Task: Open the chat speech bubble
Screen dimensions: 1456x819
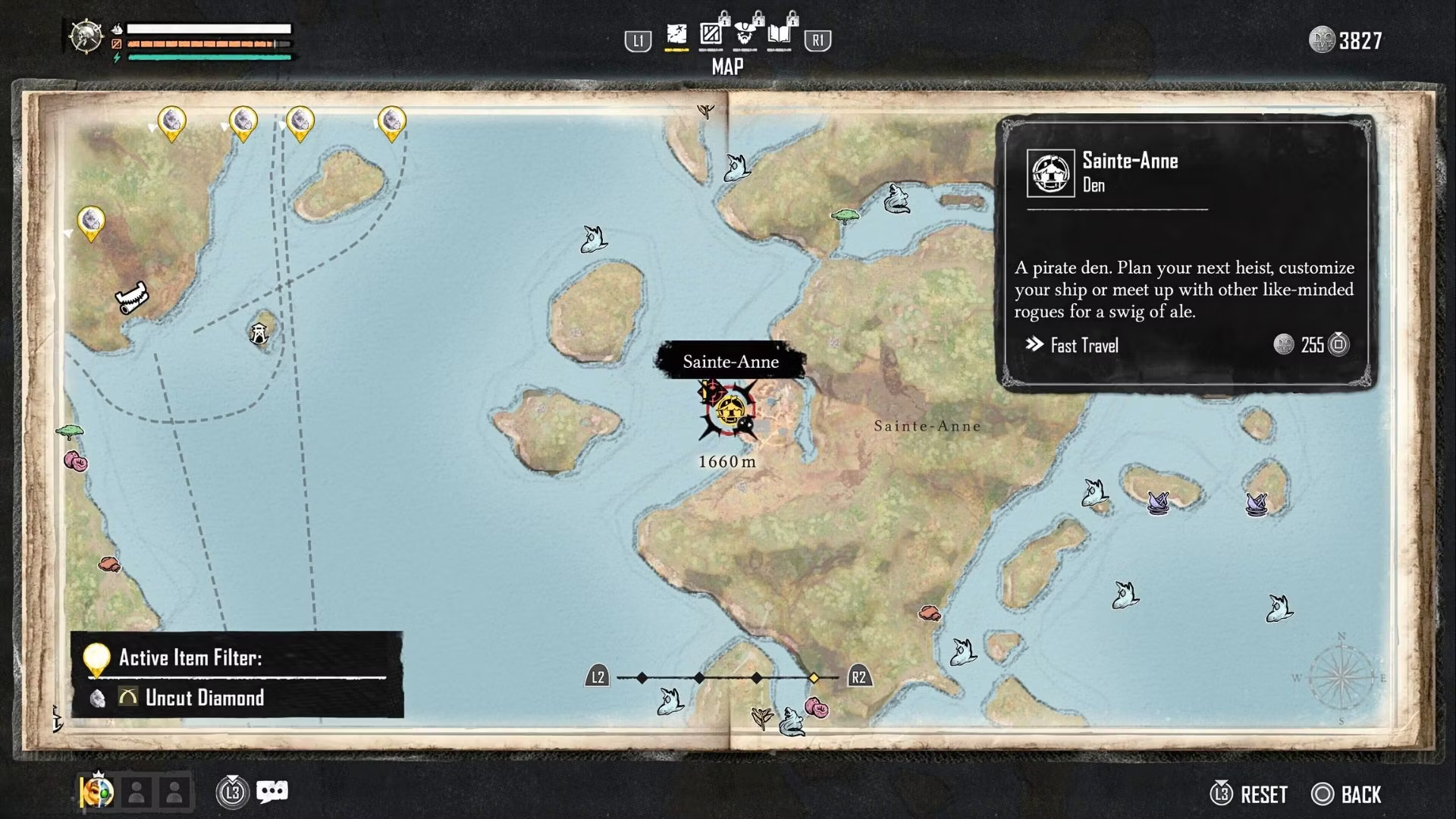Action: pos(272,792)
